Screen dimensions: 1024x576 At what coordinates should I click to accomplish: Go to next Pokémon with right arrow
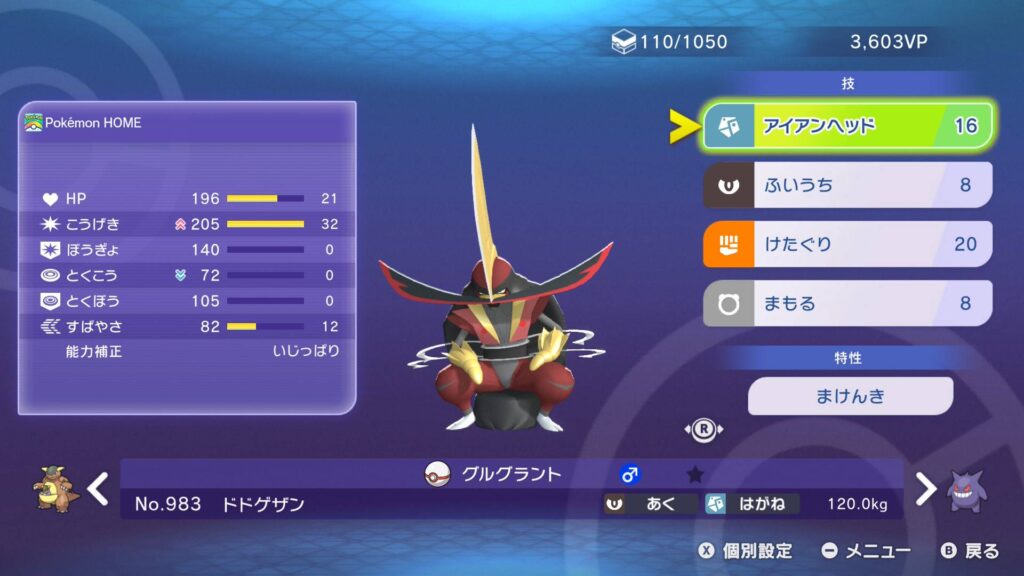coord(926,489)
